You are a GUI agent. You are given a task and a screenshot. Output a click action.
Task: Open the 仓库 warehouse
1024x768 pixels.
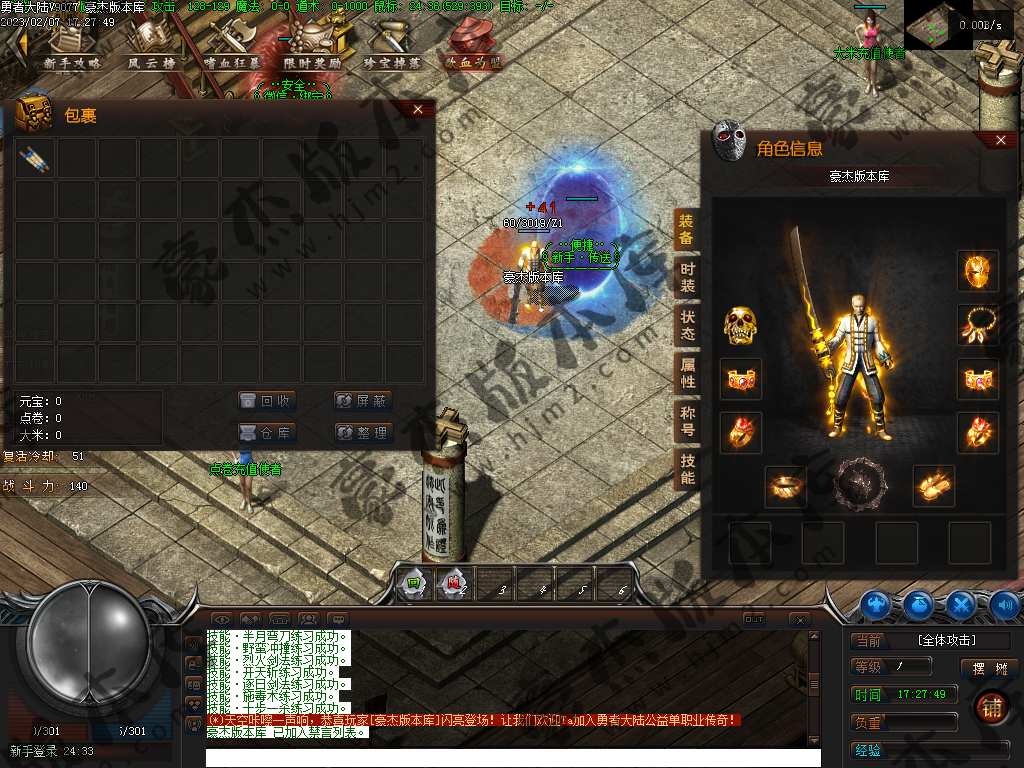pyautogui.click(x=268, y=433)
